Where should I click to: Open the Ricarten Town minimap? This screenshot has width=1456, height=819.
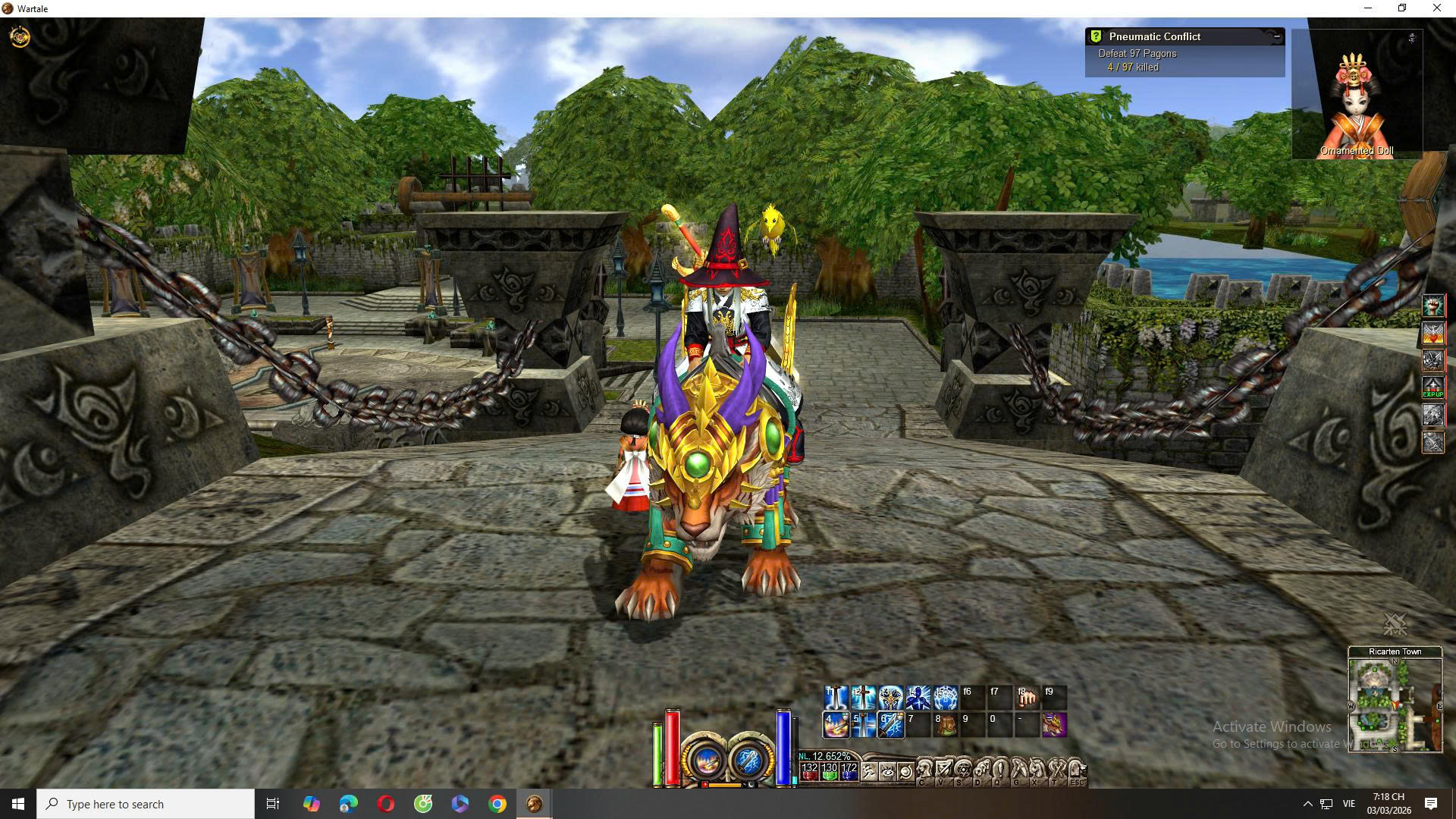coord(1395,704)
